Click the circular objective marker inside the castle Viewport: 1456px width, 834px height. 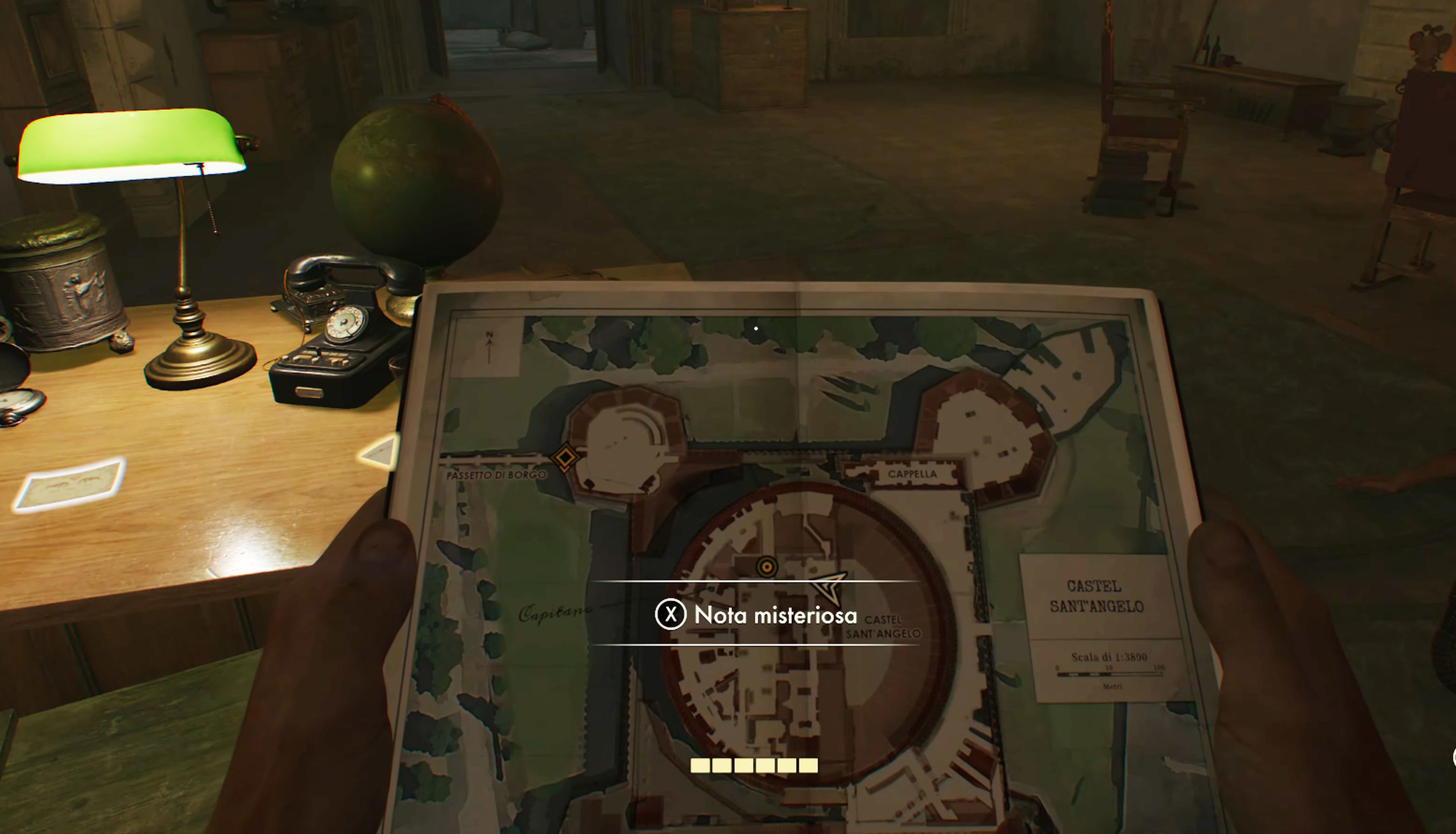click(767, 567)
